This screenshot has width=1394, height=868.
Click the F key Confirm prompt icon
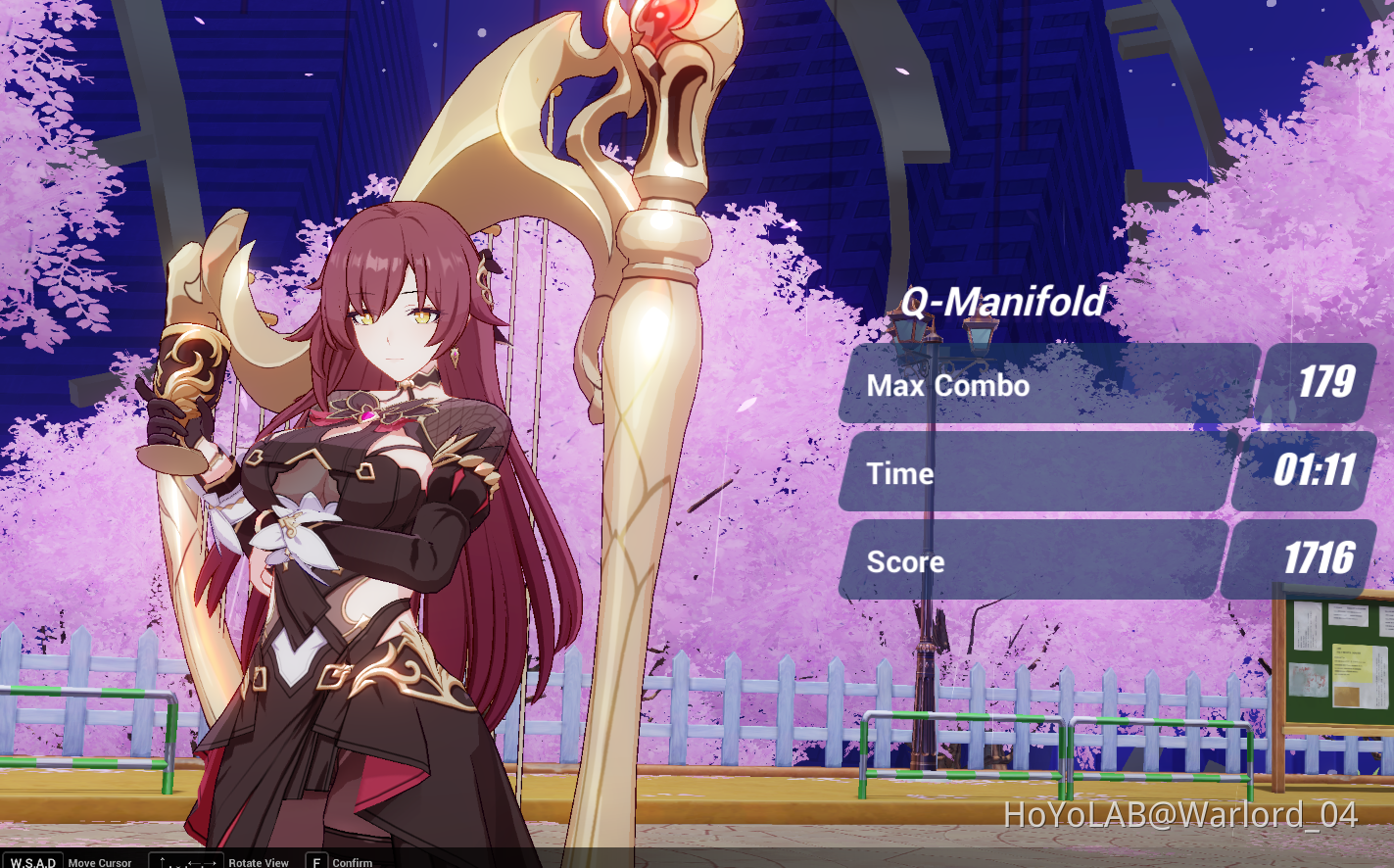click(x=315, y=861)
